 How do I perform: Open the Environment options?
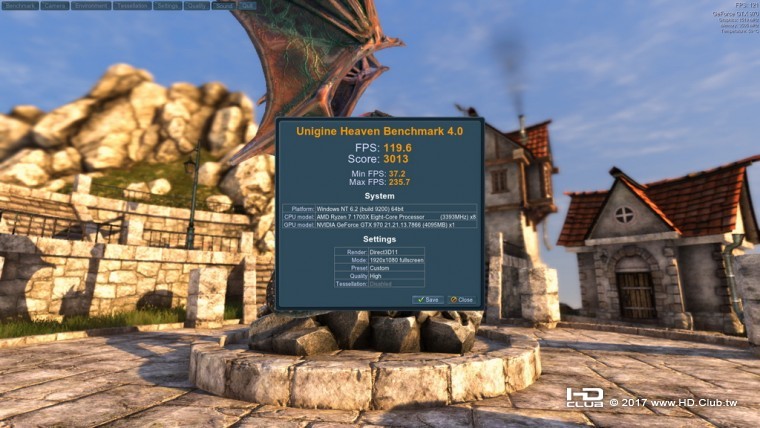coord(92,5)
